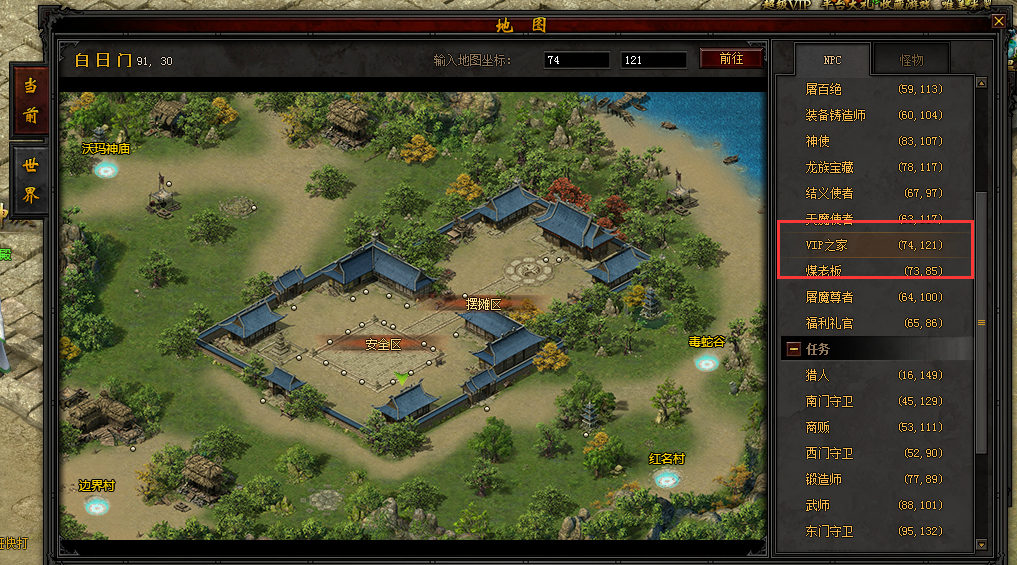The width and height of the screenshot is (1017, 565).
Task: Switch to the 怪物 monster tab
Action: pyautogui.click(x=910, y=60)
